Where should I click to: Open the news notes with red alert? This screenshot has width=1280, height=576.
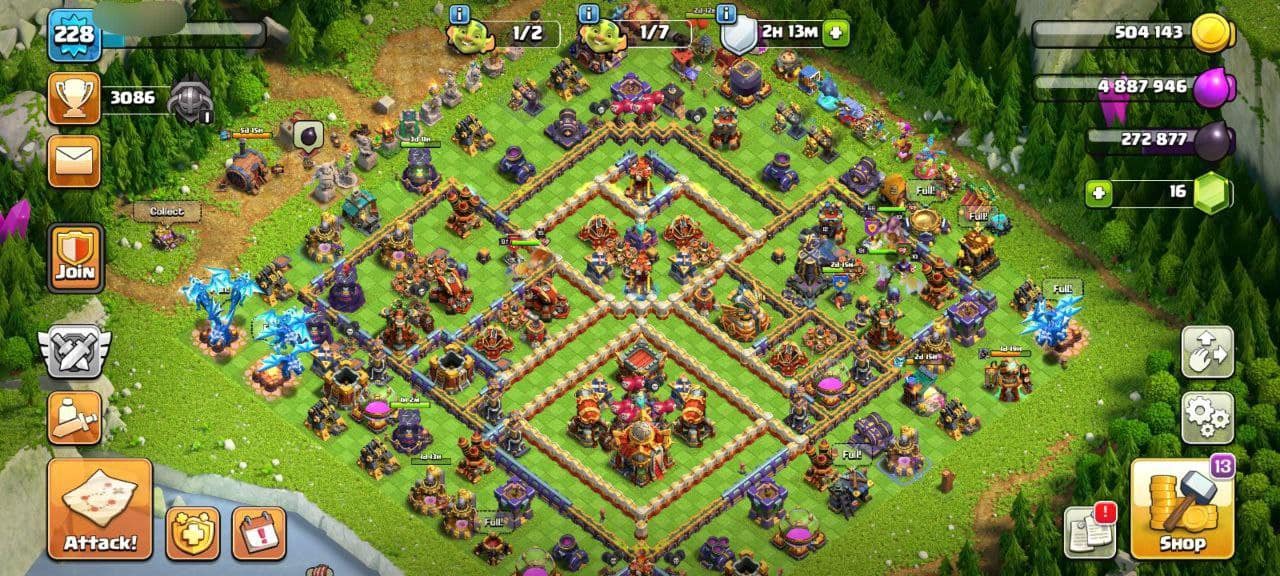pos(1089,531)
